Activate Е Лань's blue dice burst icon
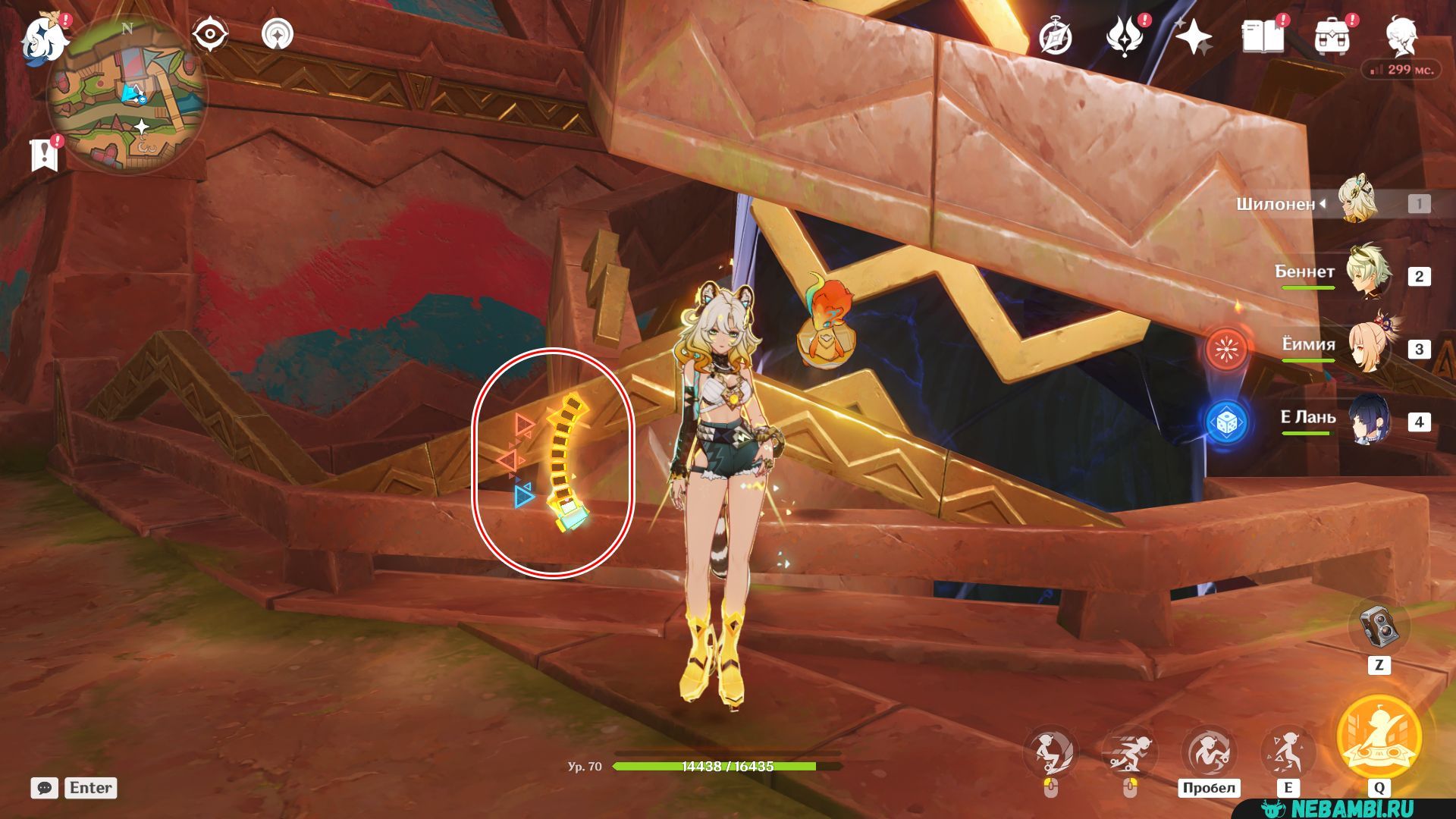 (x=1226, y=422)
